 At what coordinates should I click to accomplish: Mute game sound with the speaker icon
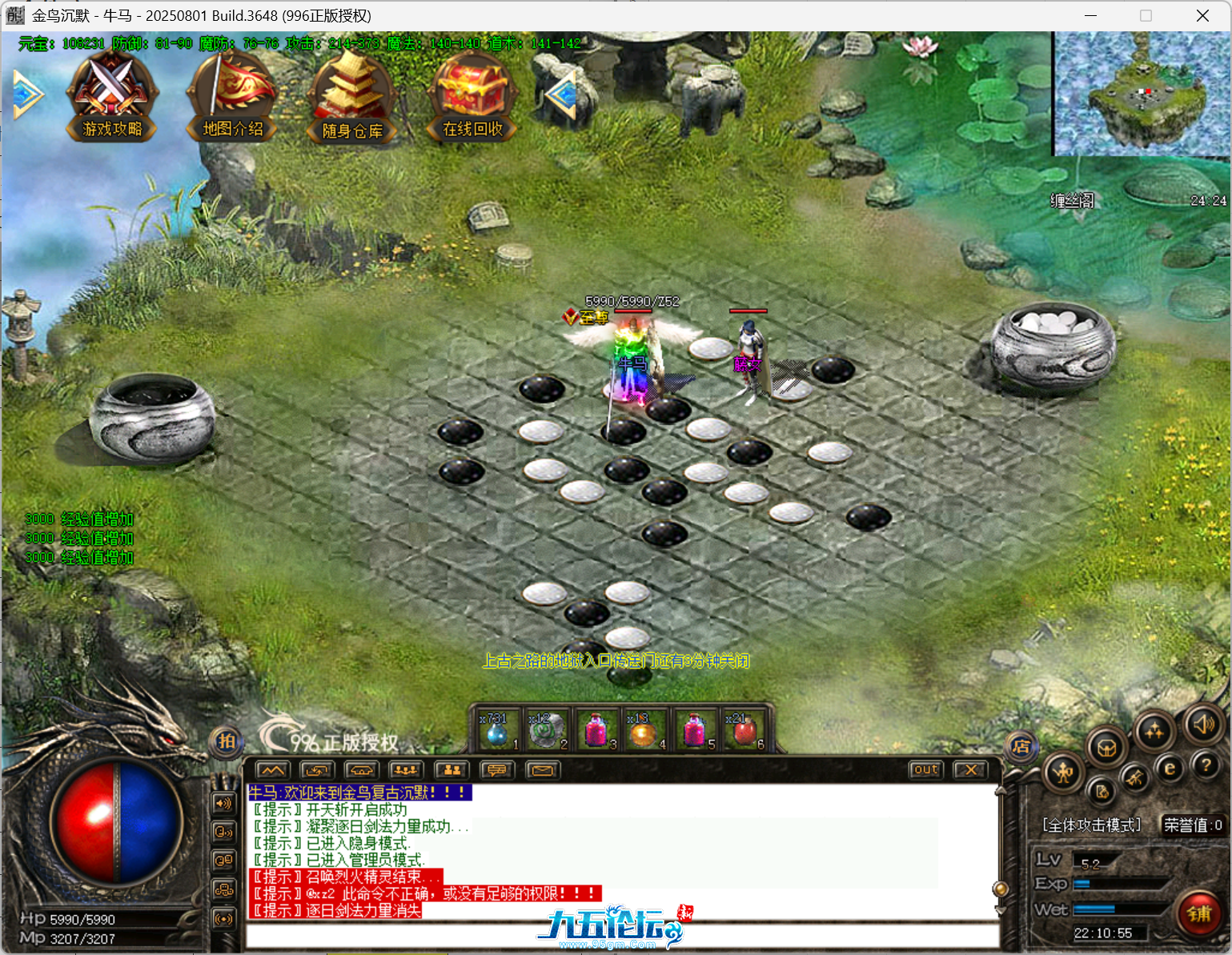pyautogui.click(x=1204, y=725)
